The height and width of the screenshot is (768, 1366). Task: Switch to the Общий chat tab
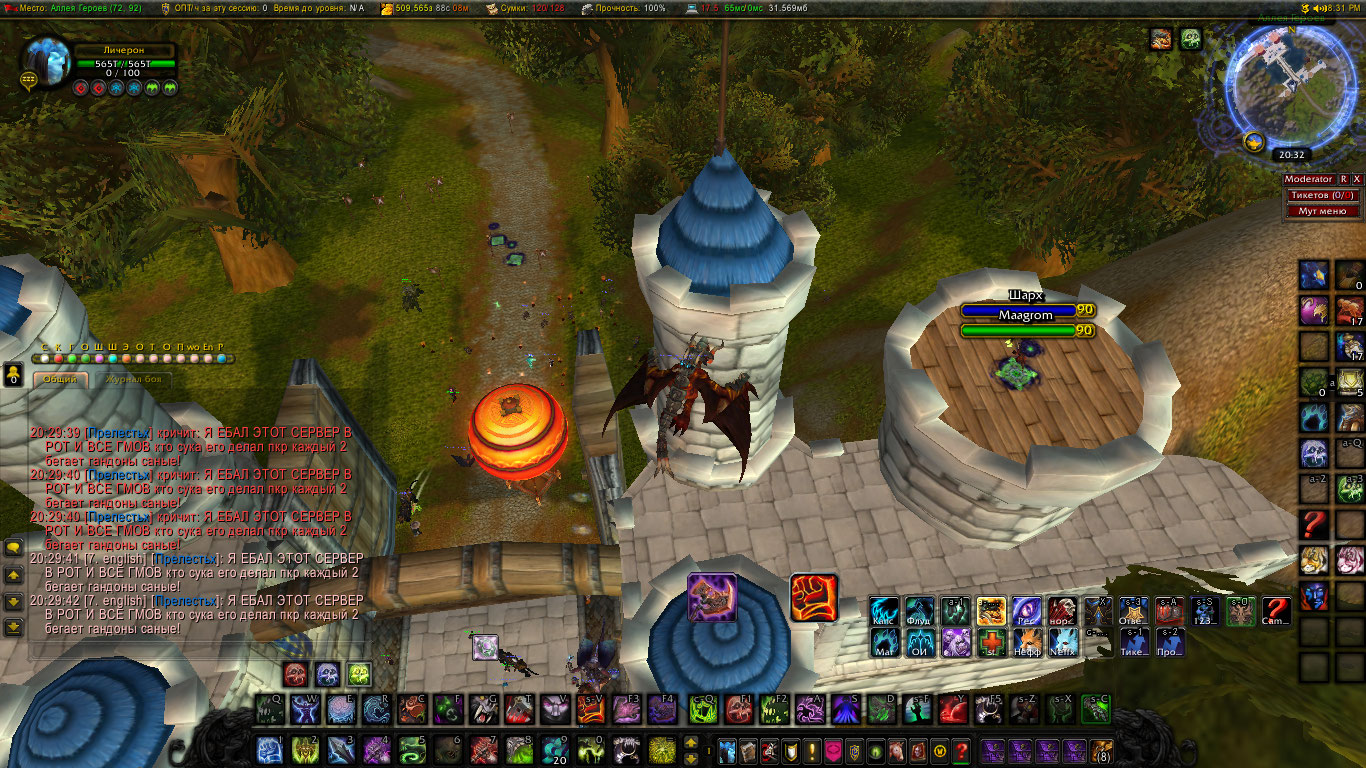click(x=60, y=380)
